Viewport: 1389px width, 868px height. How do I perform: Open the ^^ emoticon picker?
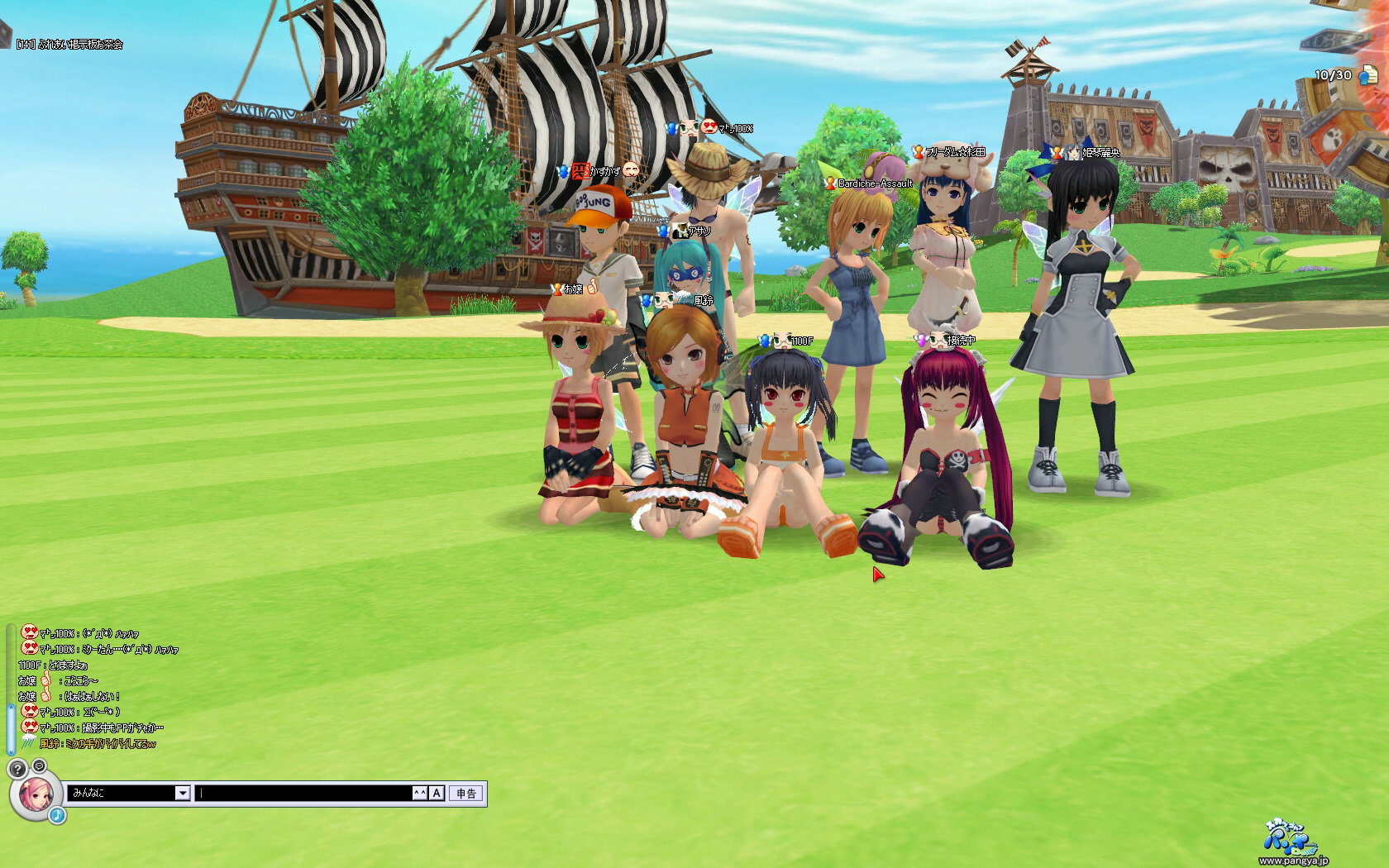pyautogui.click(x=420, y=794)
